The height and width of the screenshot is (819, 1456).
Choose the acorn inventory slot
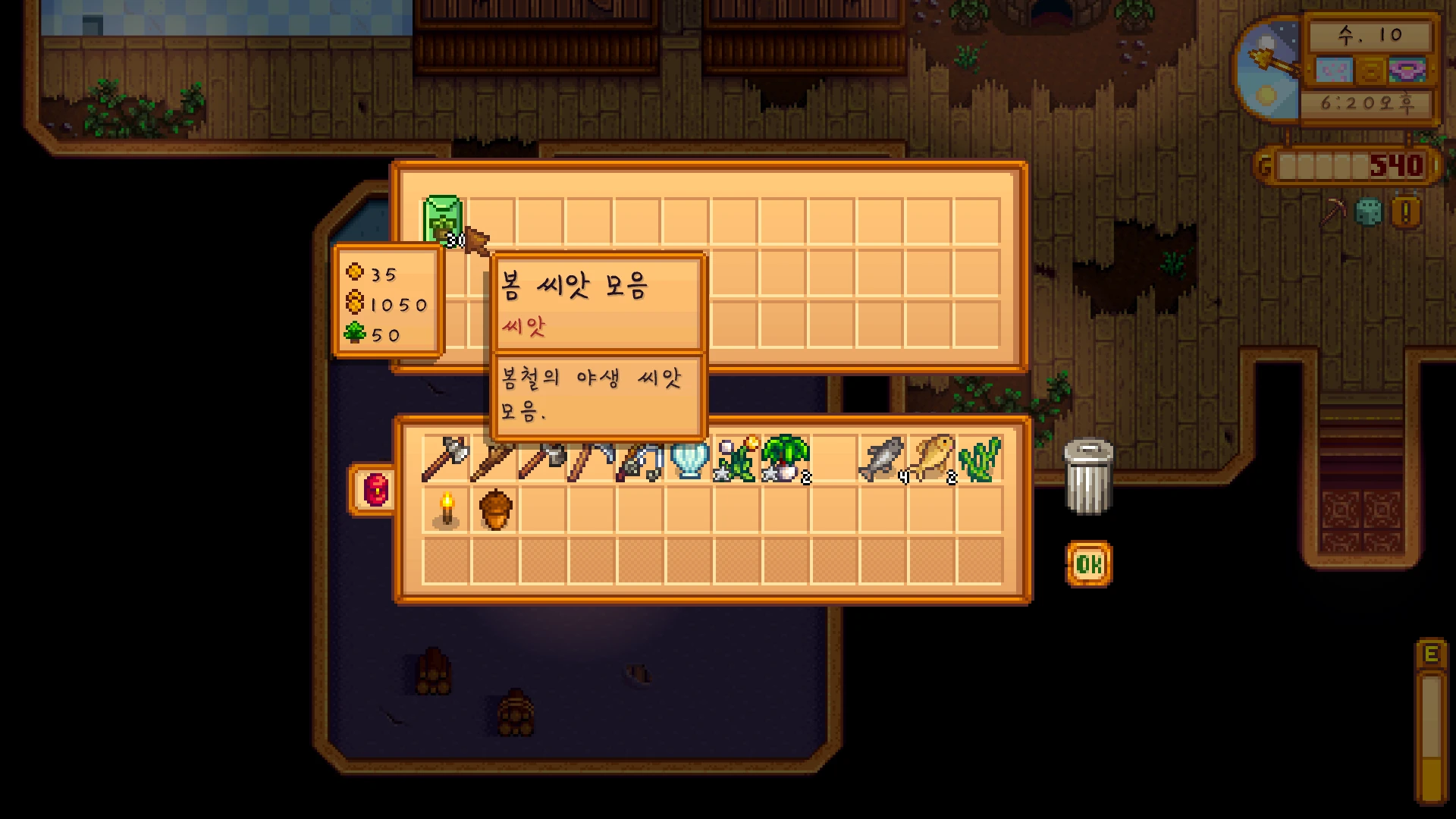pos(495,510)
